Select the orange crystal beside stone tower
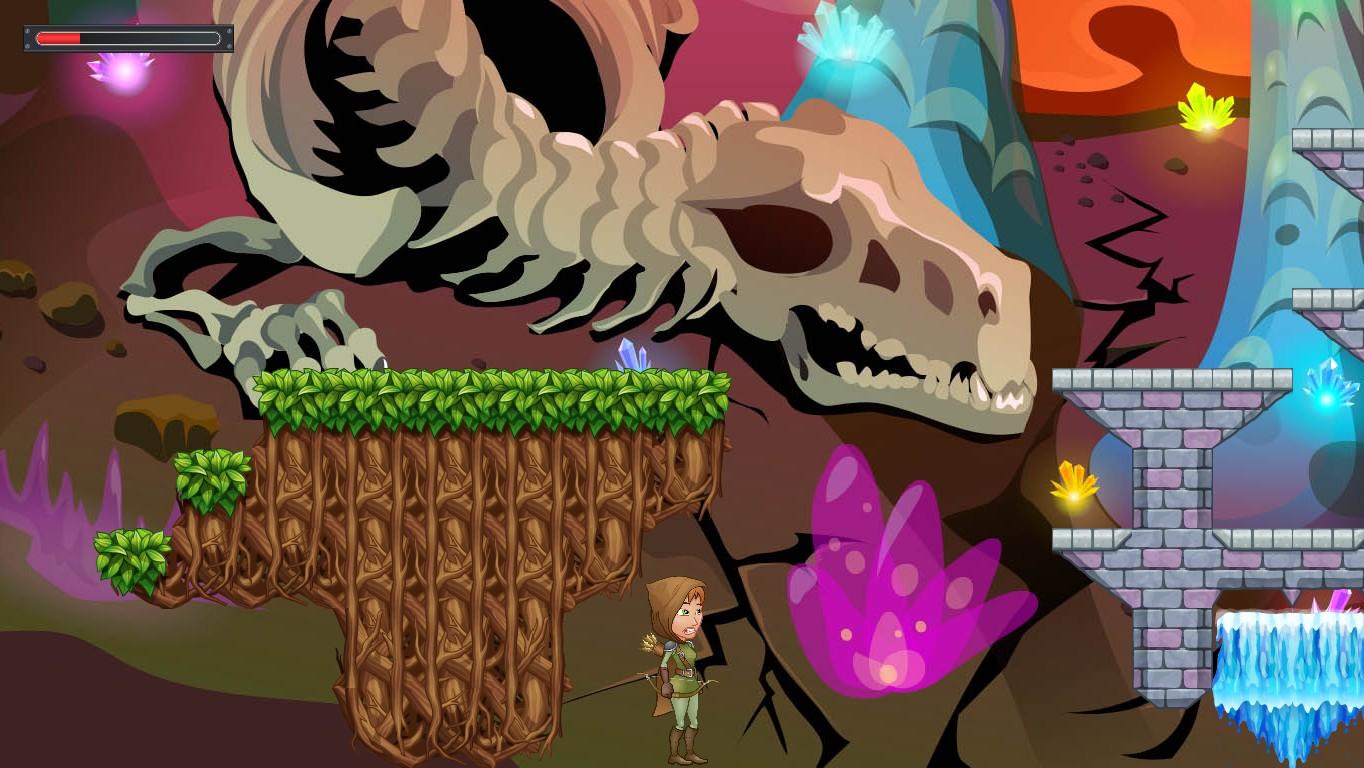This screenshot has height=768, width=1364. pos(1072,484)
